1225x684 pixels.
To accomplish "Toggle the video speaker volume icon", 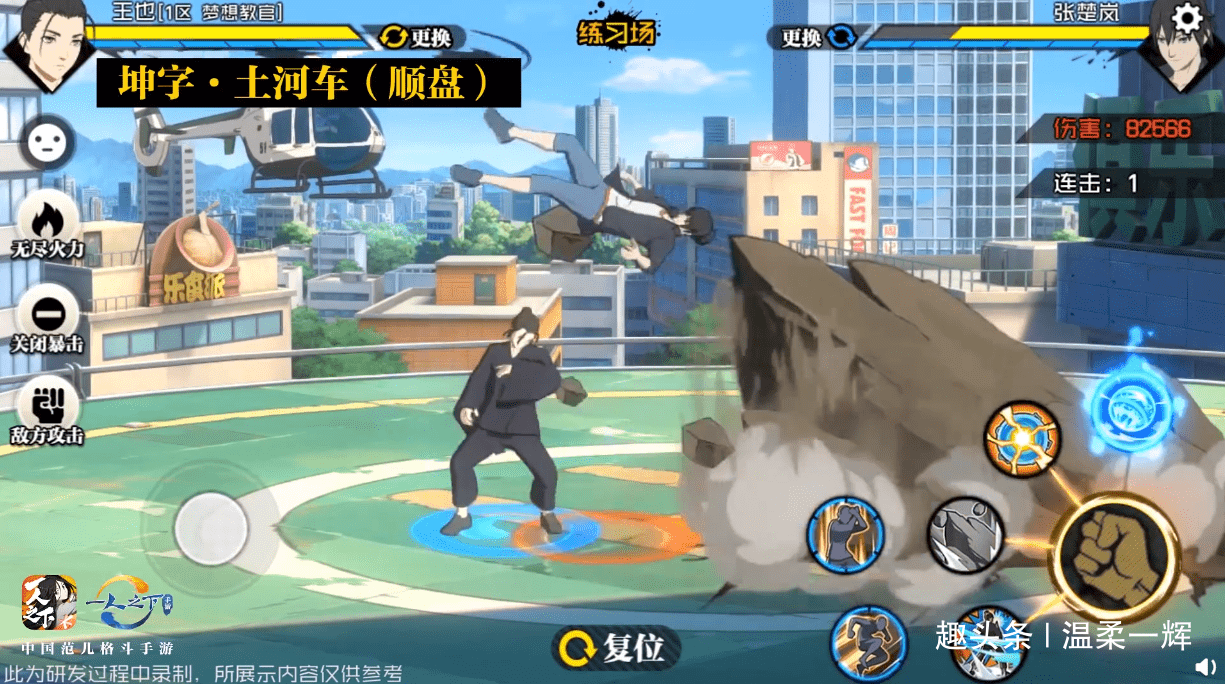I will tap(1206, 666).
